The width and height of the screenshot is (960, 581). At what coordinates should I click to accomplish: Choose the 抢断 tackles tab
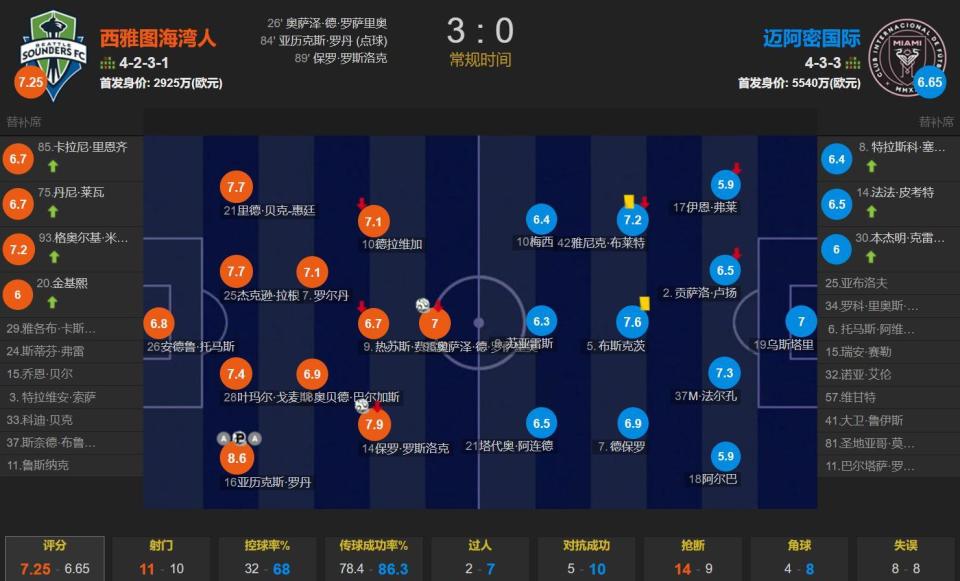(x=692, y=558)
